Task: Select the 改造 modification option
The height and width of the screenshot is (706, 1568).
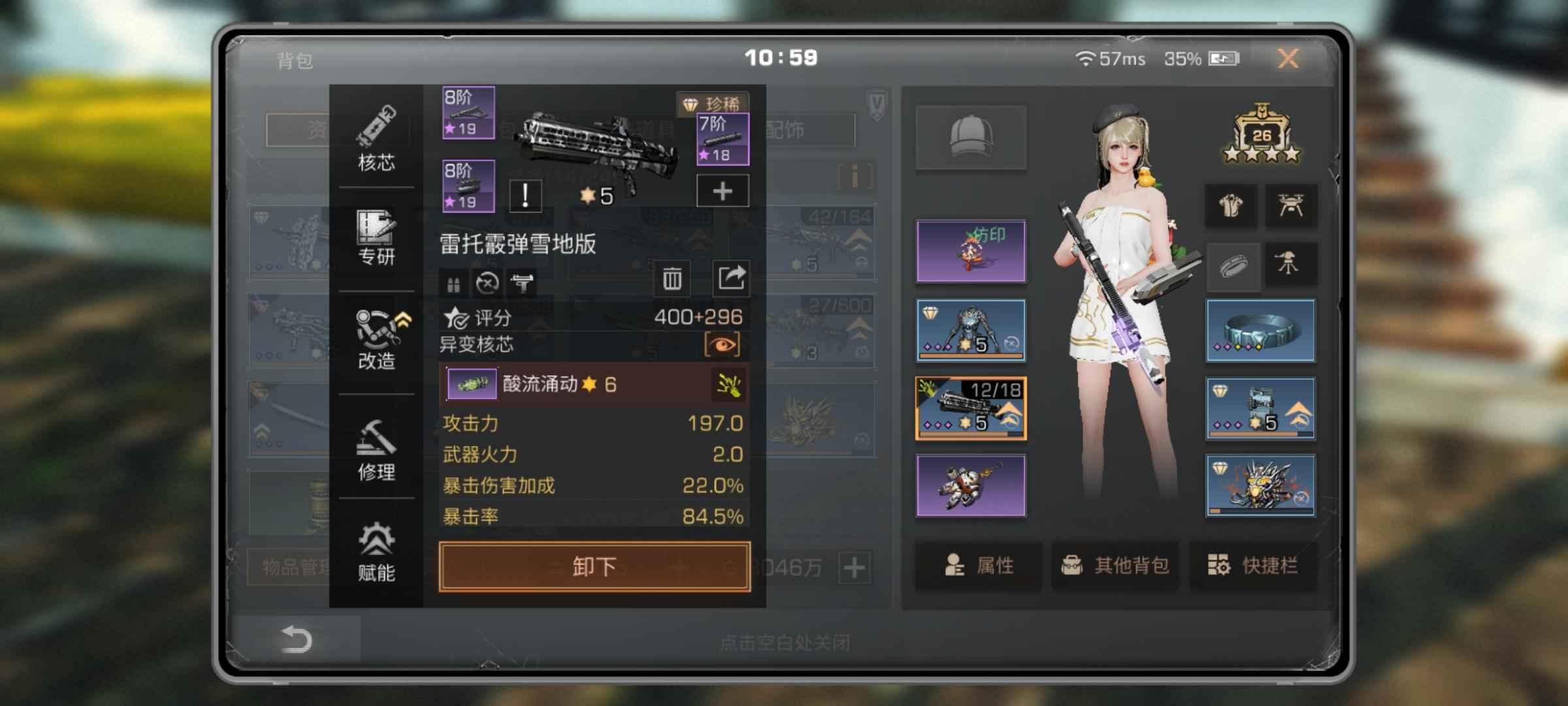Action: pos(376,340)
